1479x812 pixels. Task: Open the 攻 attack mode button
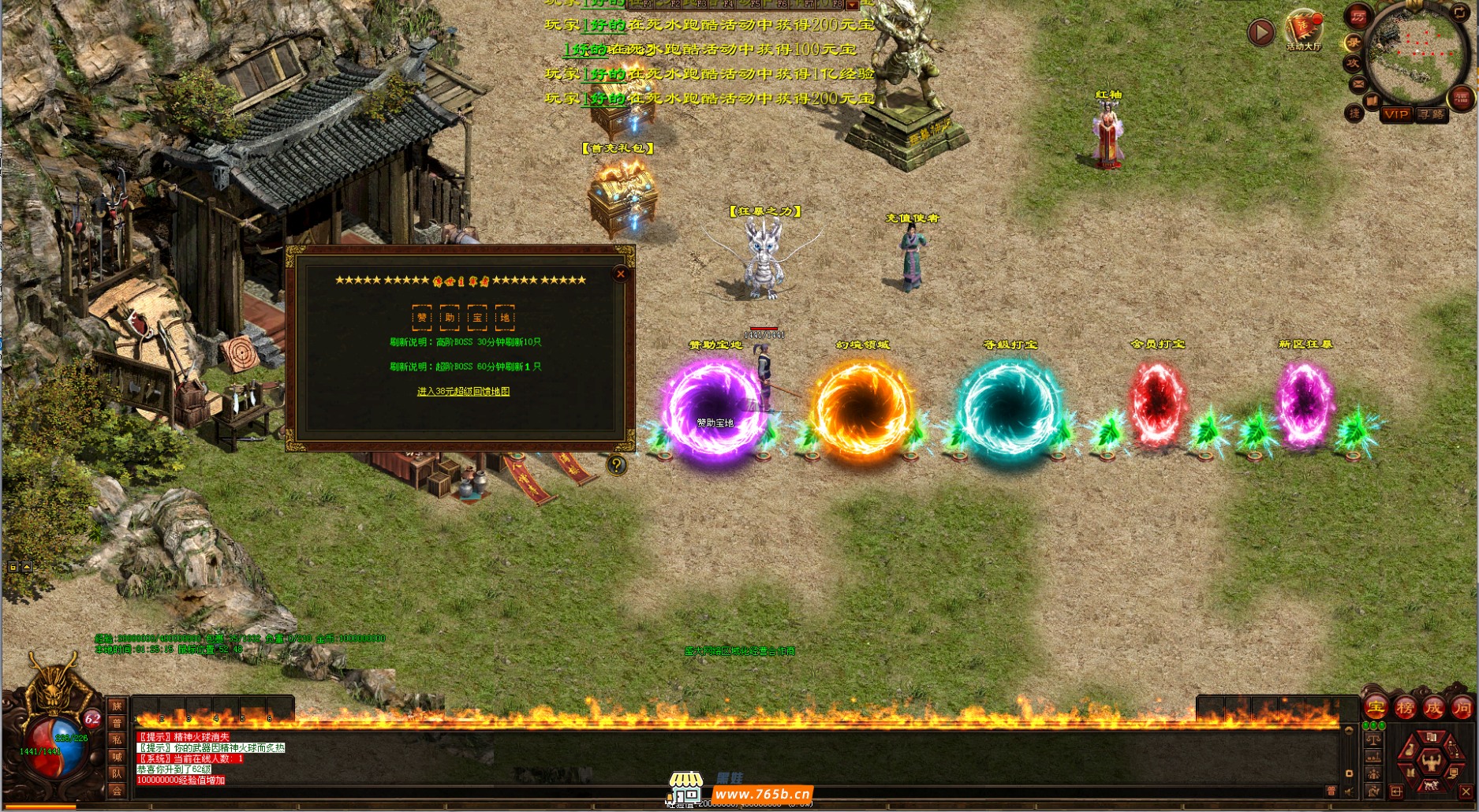1354,62
